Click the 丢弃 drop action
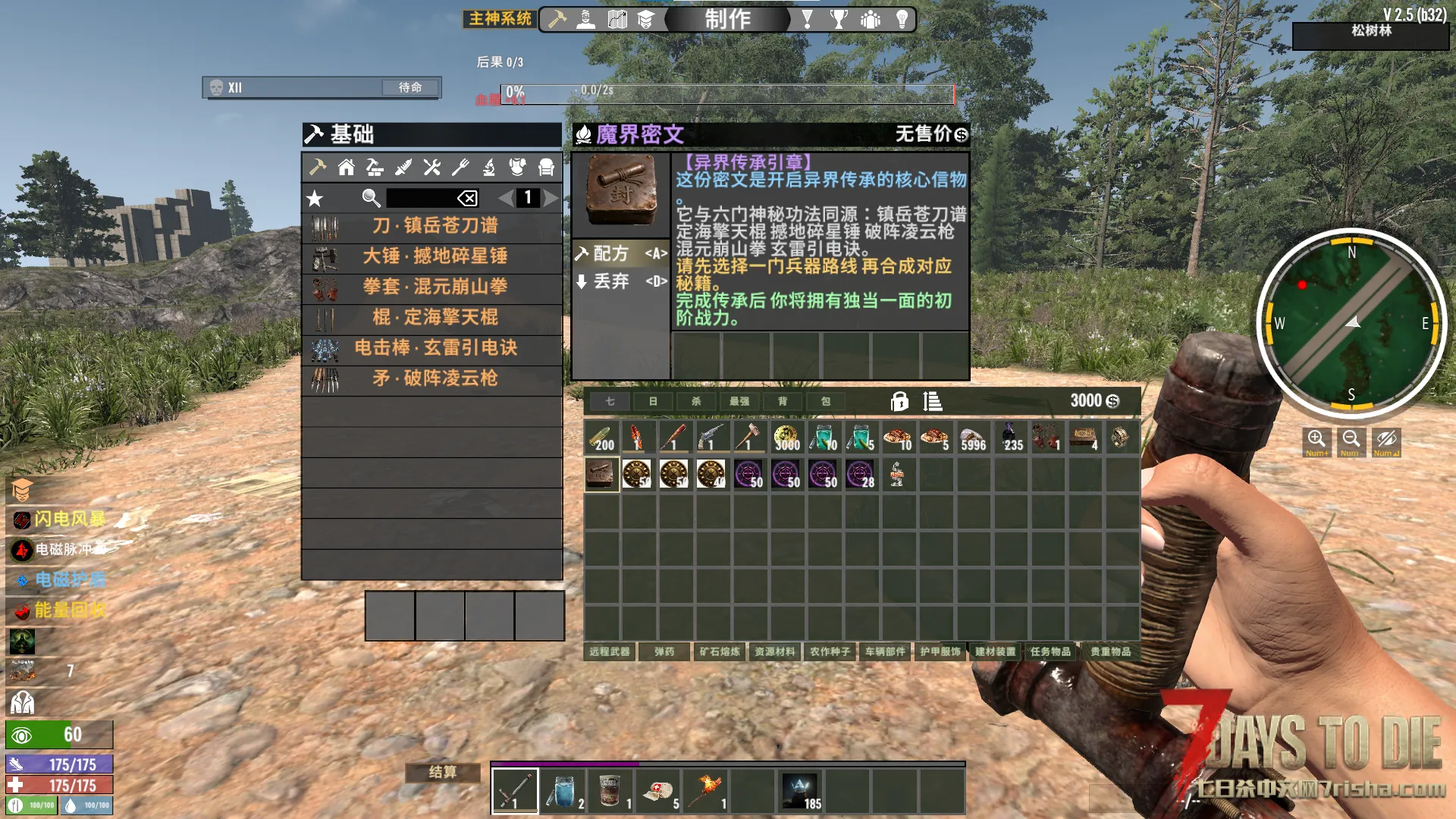 pyautogui.click(x=620, y=281)
